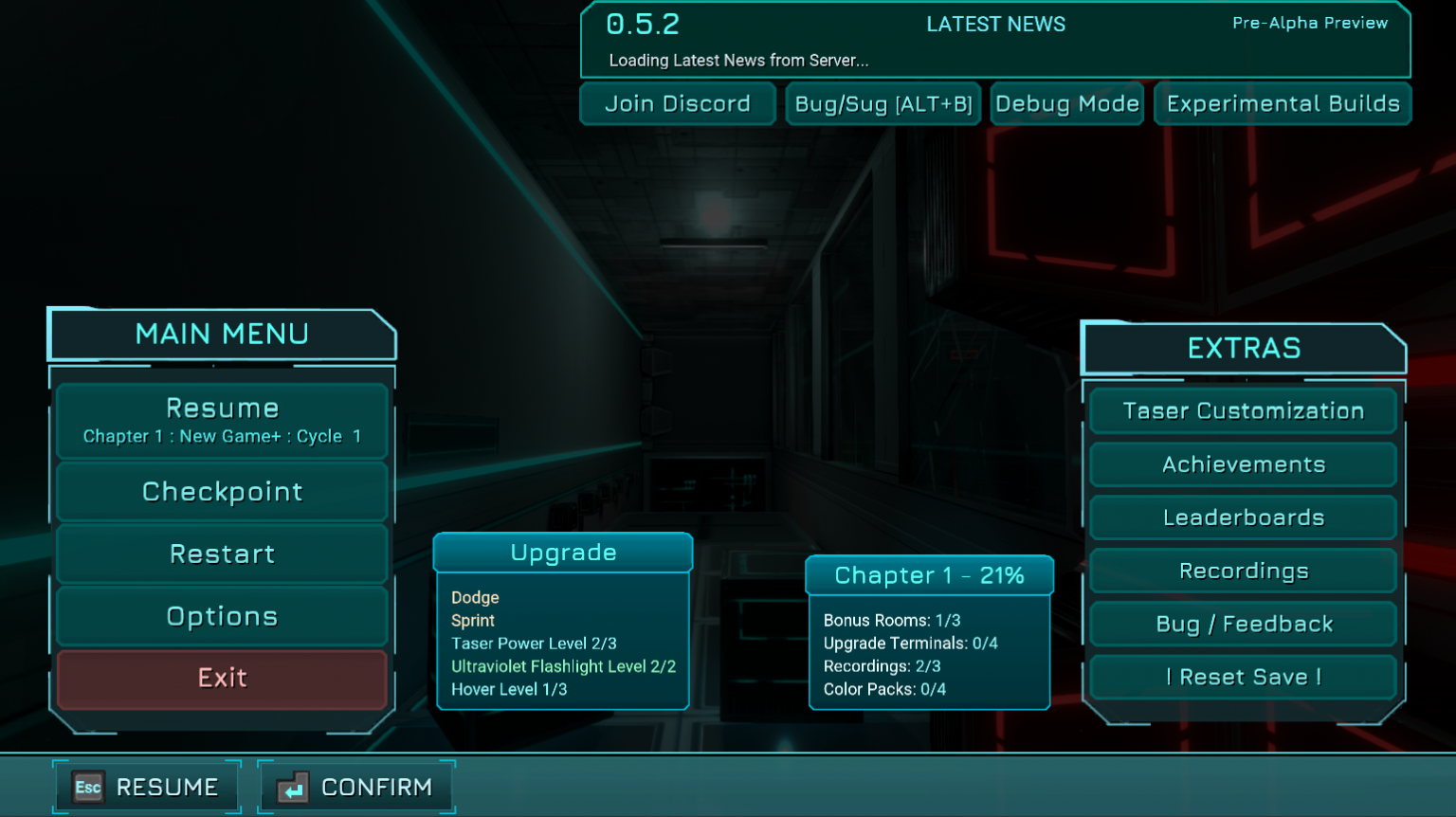
Task: Toggle Experimental Builds
Action: 1282,103
